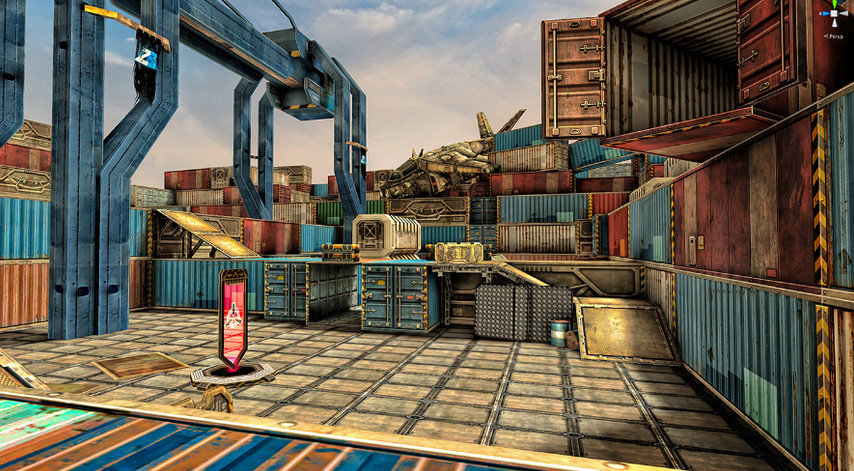Select the green Y-axis gizmo cone
Image resolution: width=854 pixels, height=471 pixels.
[833, 5]
